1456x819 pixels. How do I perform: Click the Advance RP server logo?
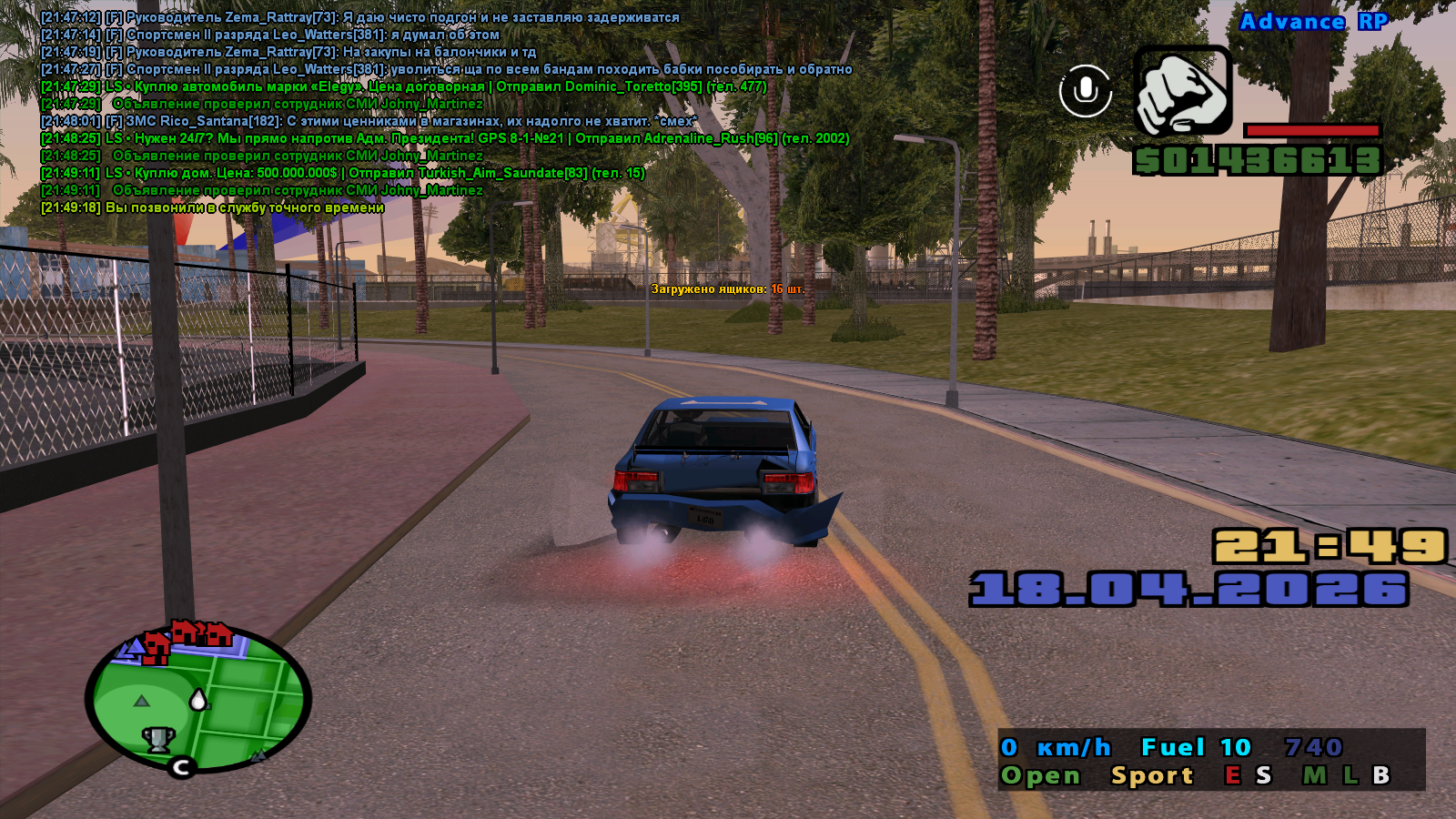(1313, 22)
